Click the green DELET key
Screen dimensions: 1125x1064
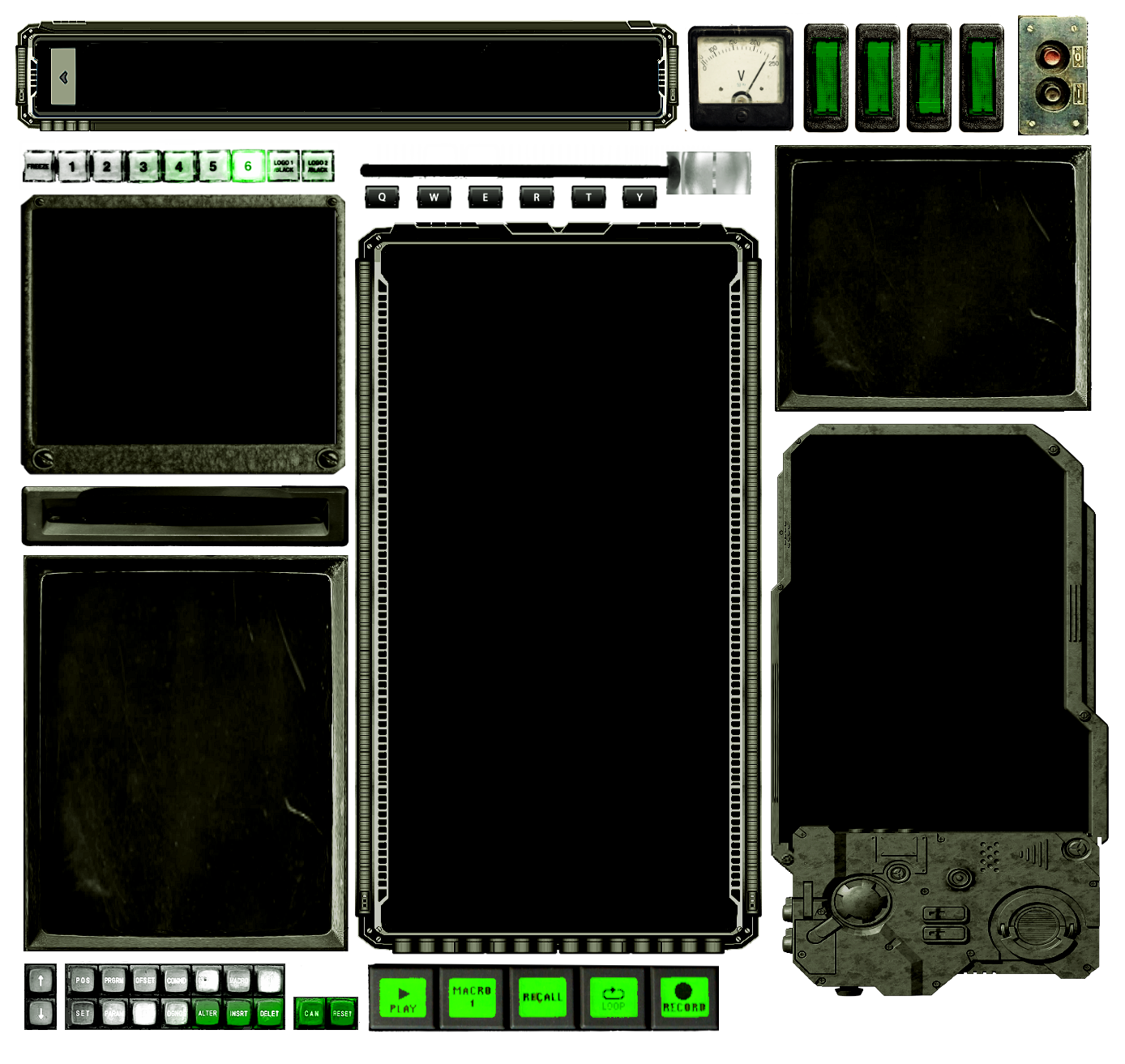pyautogui.click(x=269, y=1013)
